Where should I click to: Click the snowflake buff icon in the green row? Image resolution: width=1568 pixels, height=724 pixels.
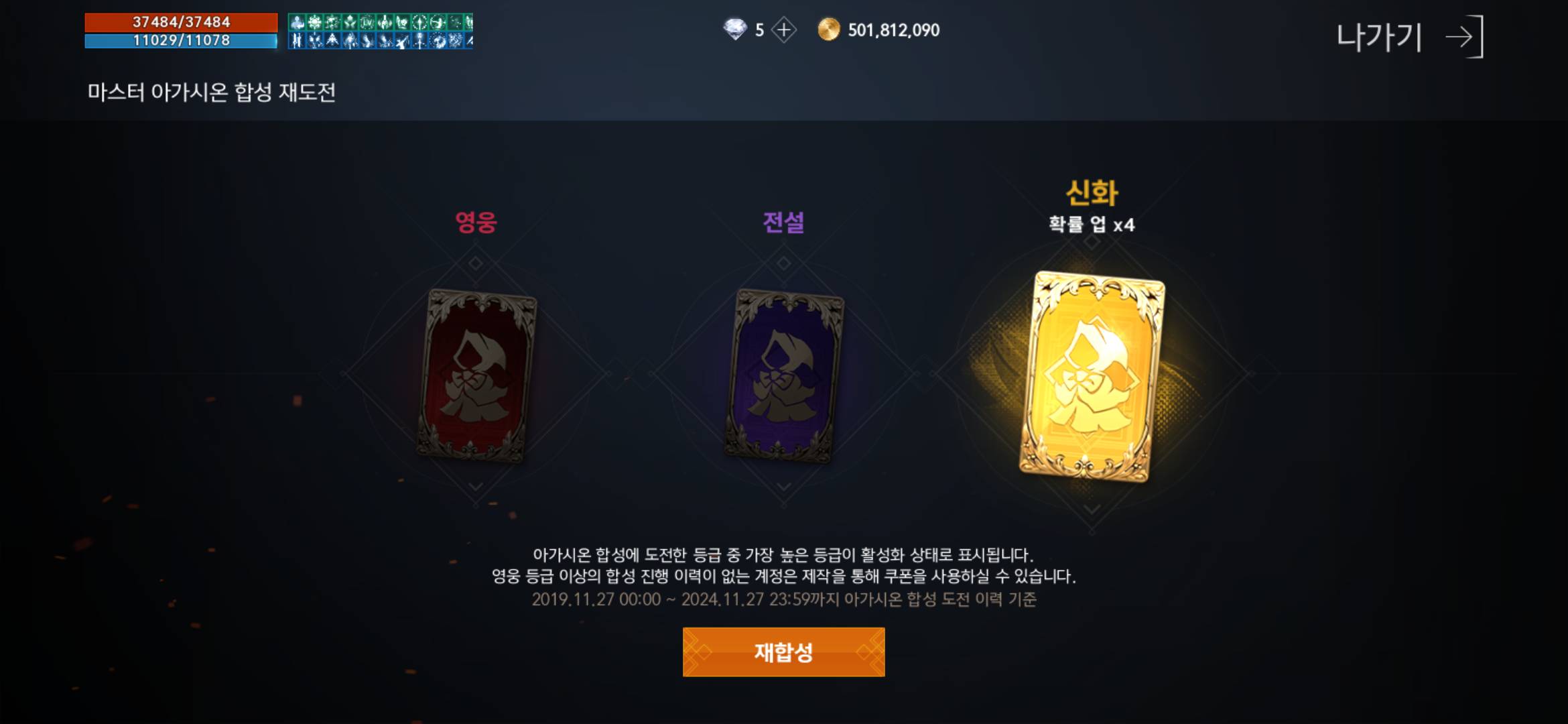point(314,22)
